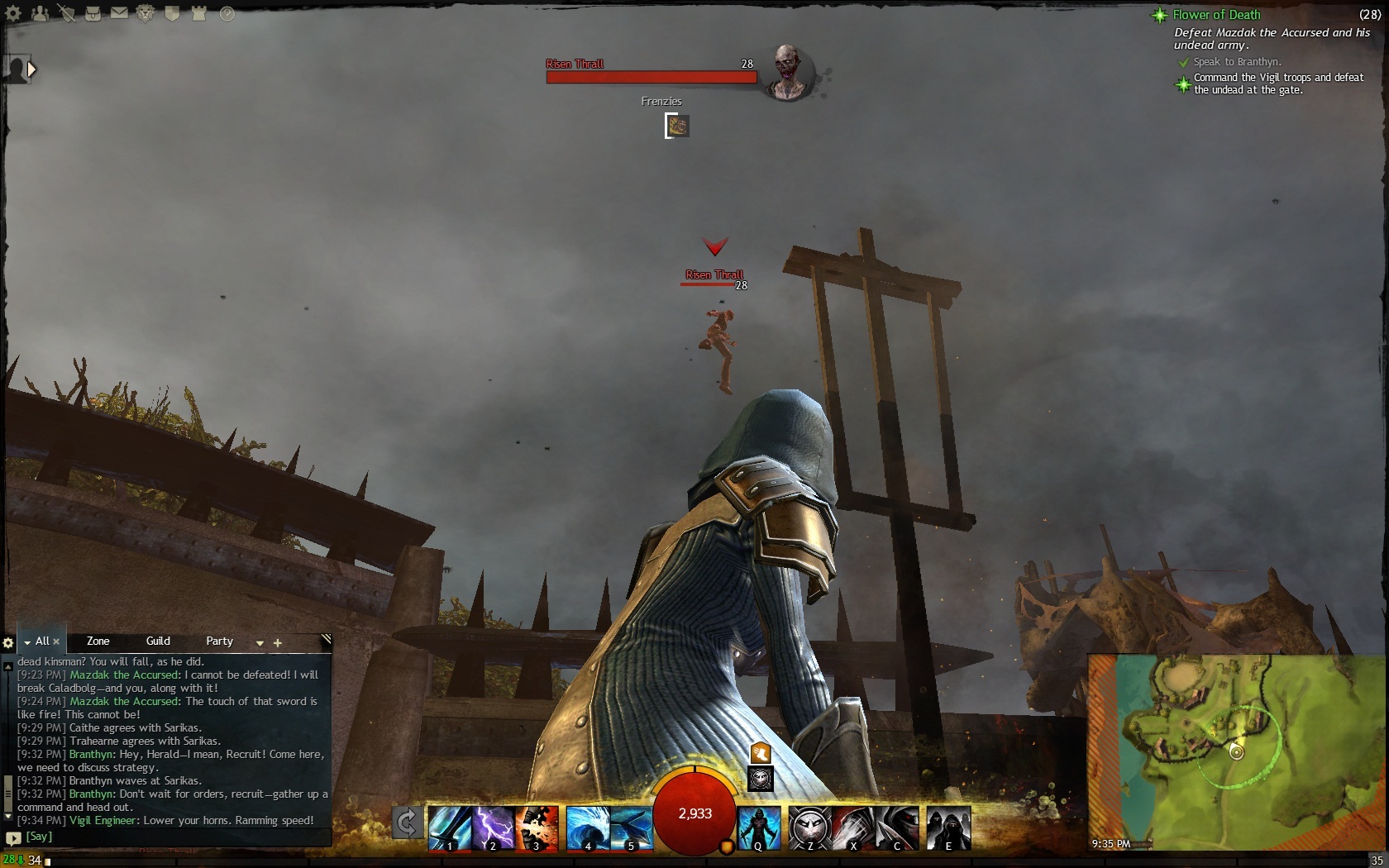
Task: Open the hero panel sword-and-shield icon
Action: point(67,13)
